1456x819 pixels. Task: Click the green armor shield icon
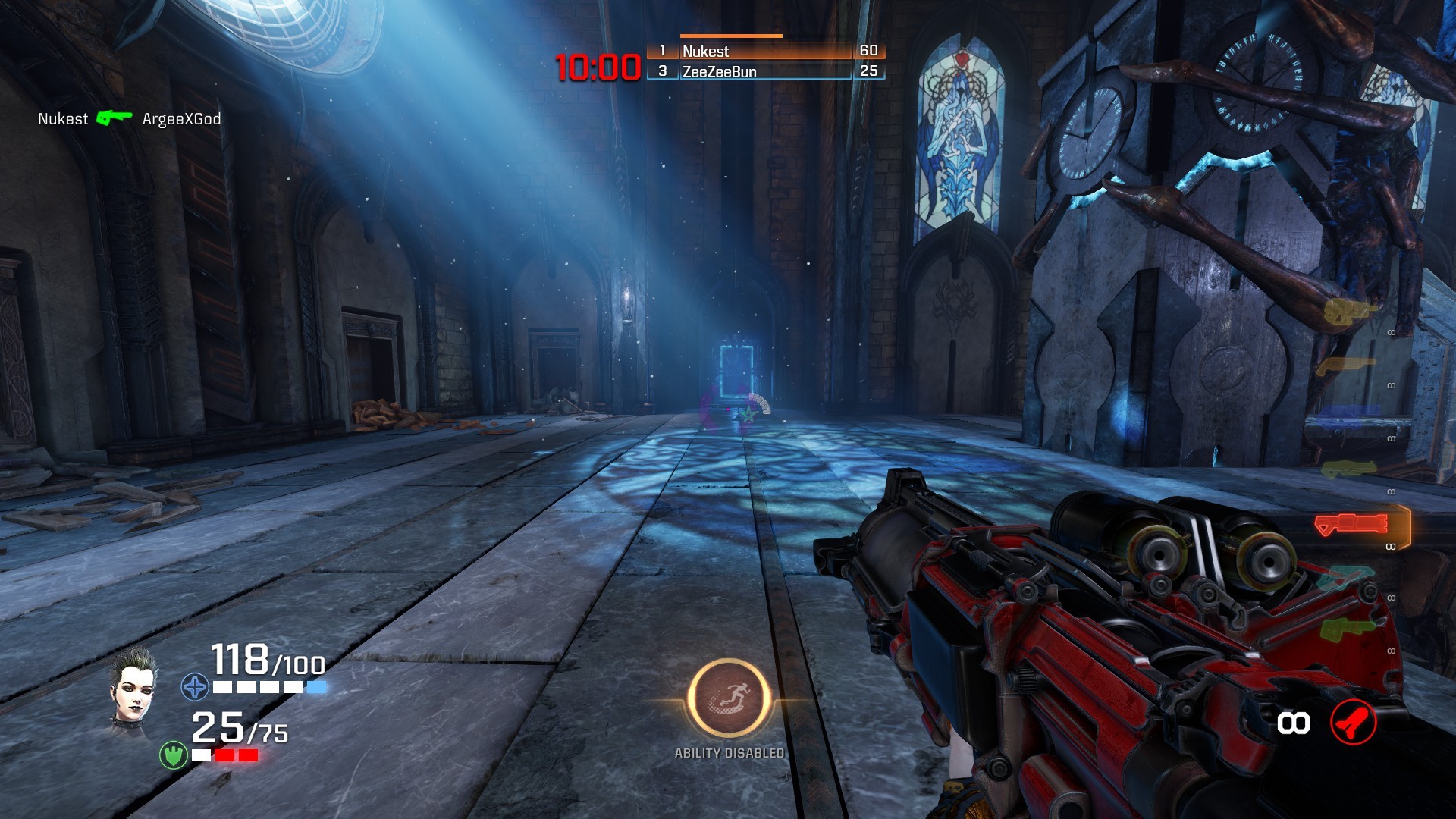174,755
